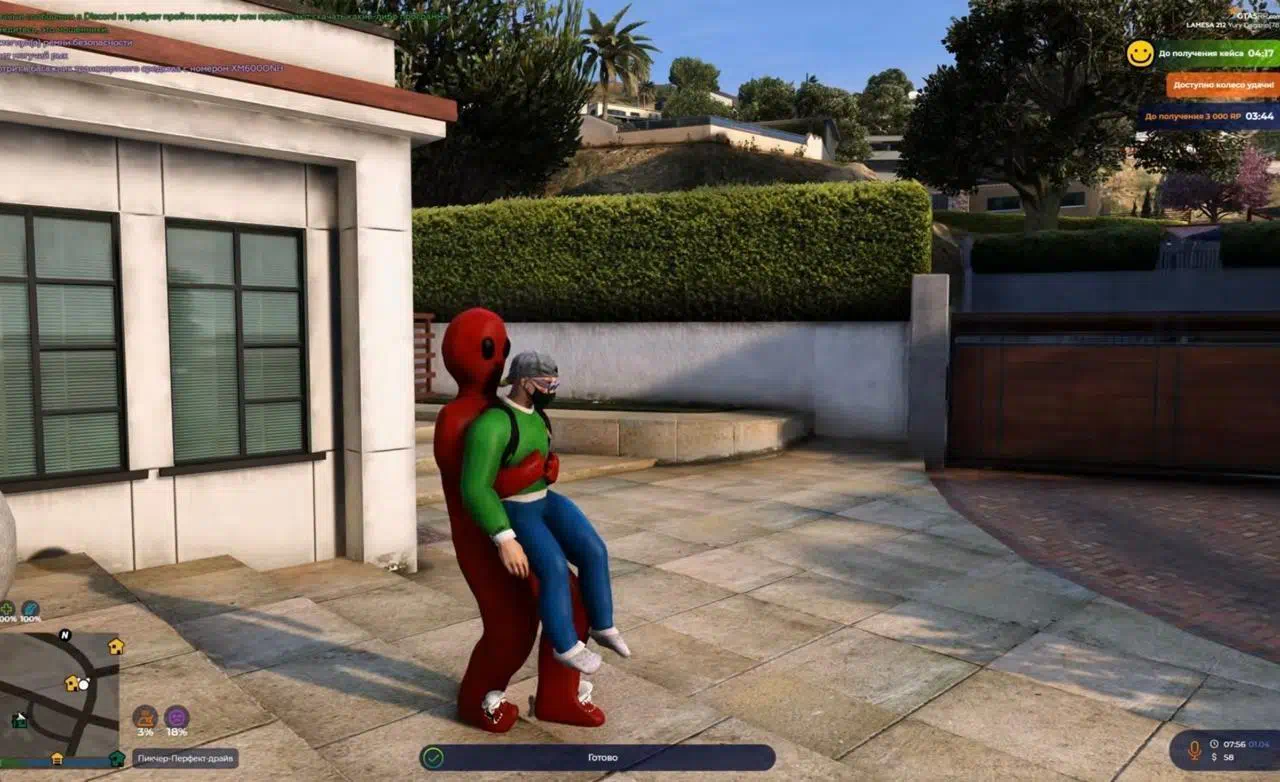Click the blue armor icon
Screen dimensions: 1280x782
click(x=30, y=608)
